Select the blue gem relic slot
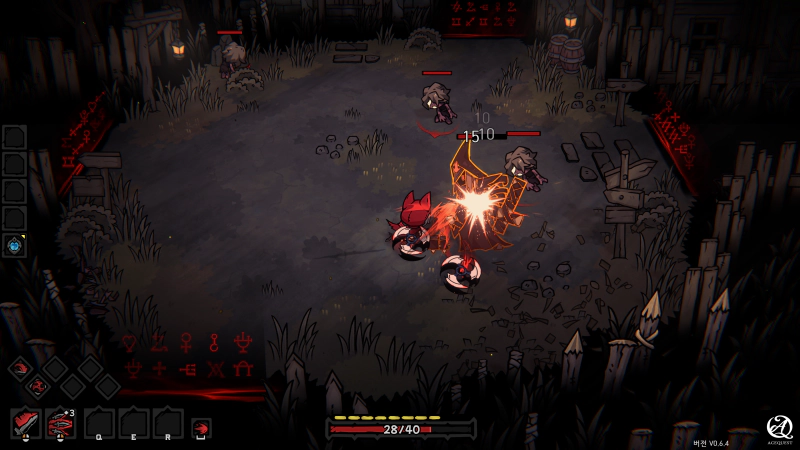The height and width of the screenshot is (450, 800). tap(15, 245)
